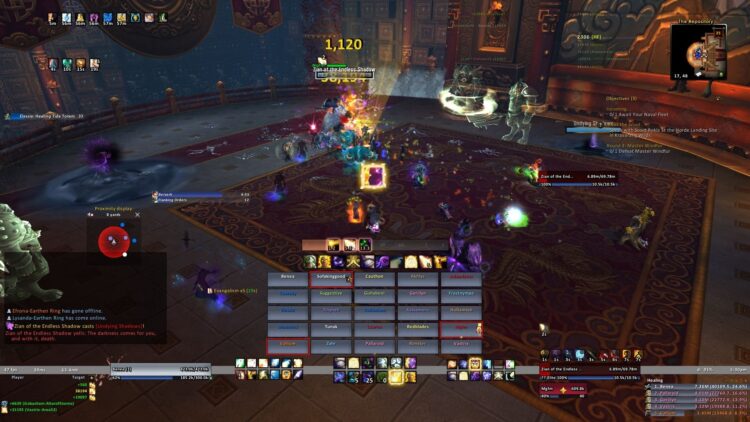Select Frostnymax in the raid frames
Image resolution: width=750 pixels, height=422 pixels.
point(460,294)
